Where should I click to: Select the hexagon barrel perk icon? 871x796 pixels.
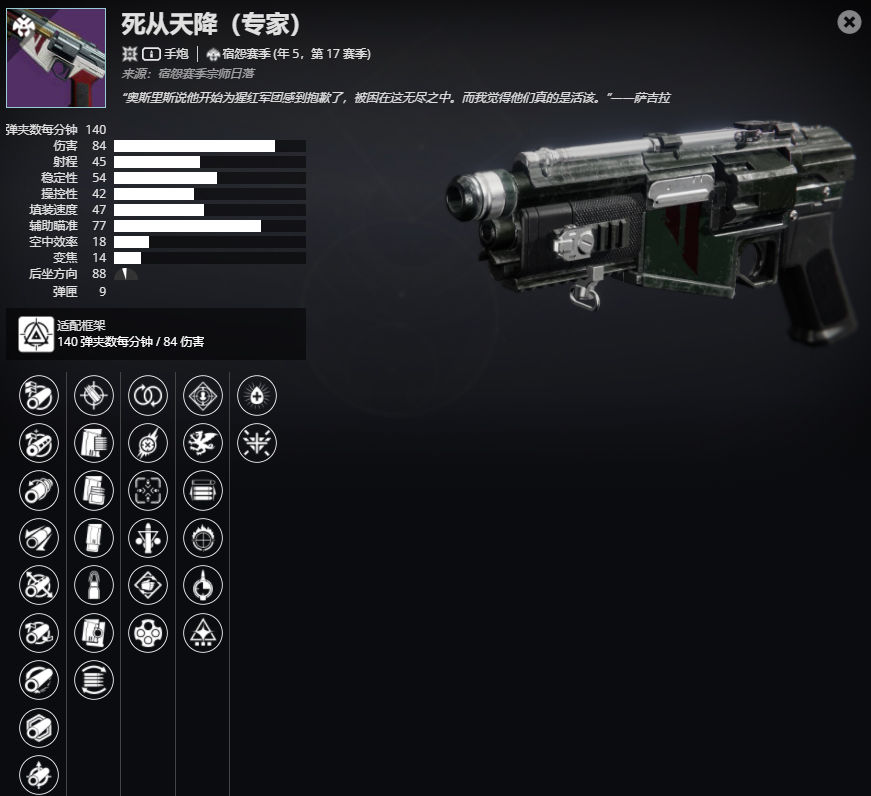[38, 728]
